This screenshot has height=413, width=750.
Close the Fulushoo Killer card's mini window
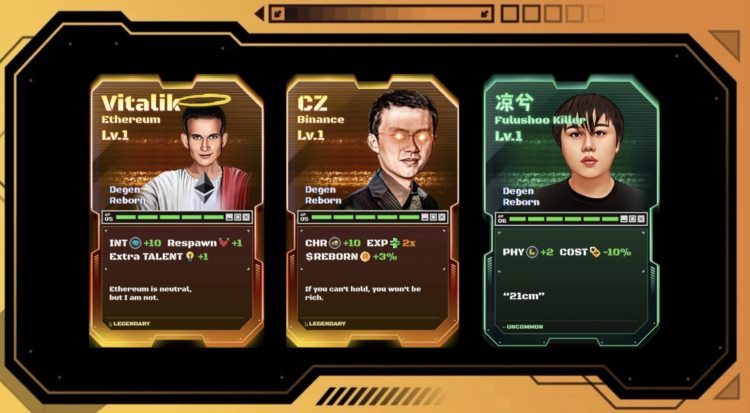[640, 219]
